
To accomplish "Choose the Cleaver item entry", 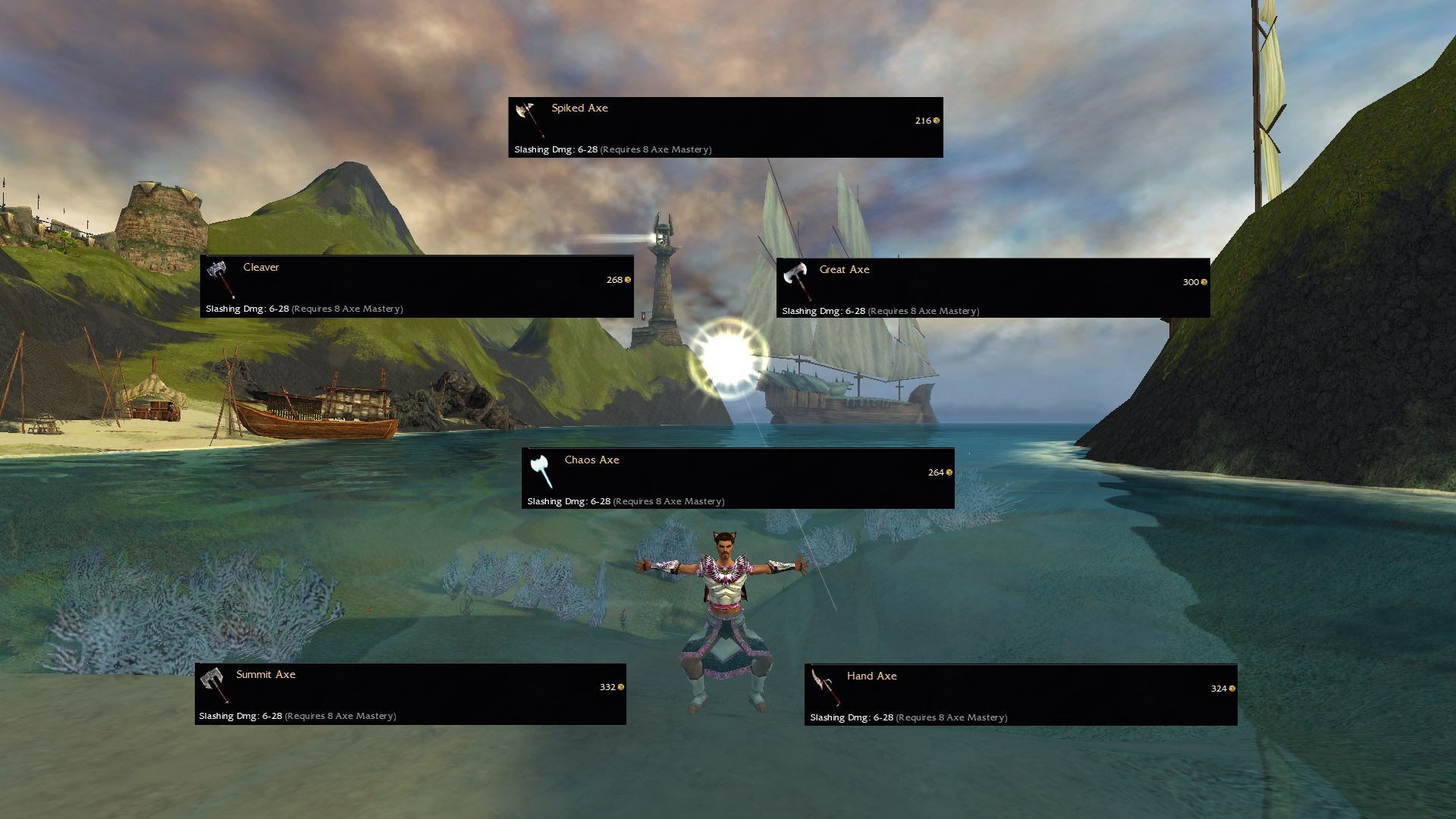I will (416, 287).
